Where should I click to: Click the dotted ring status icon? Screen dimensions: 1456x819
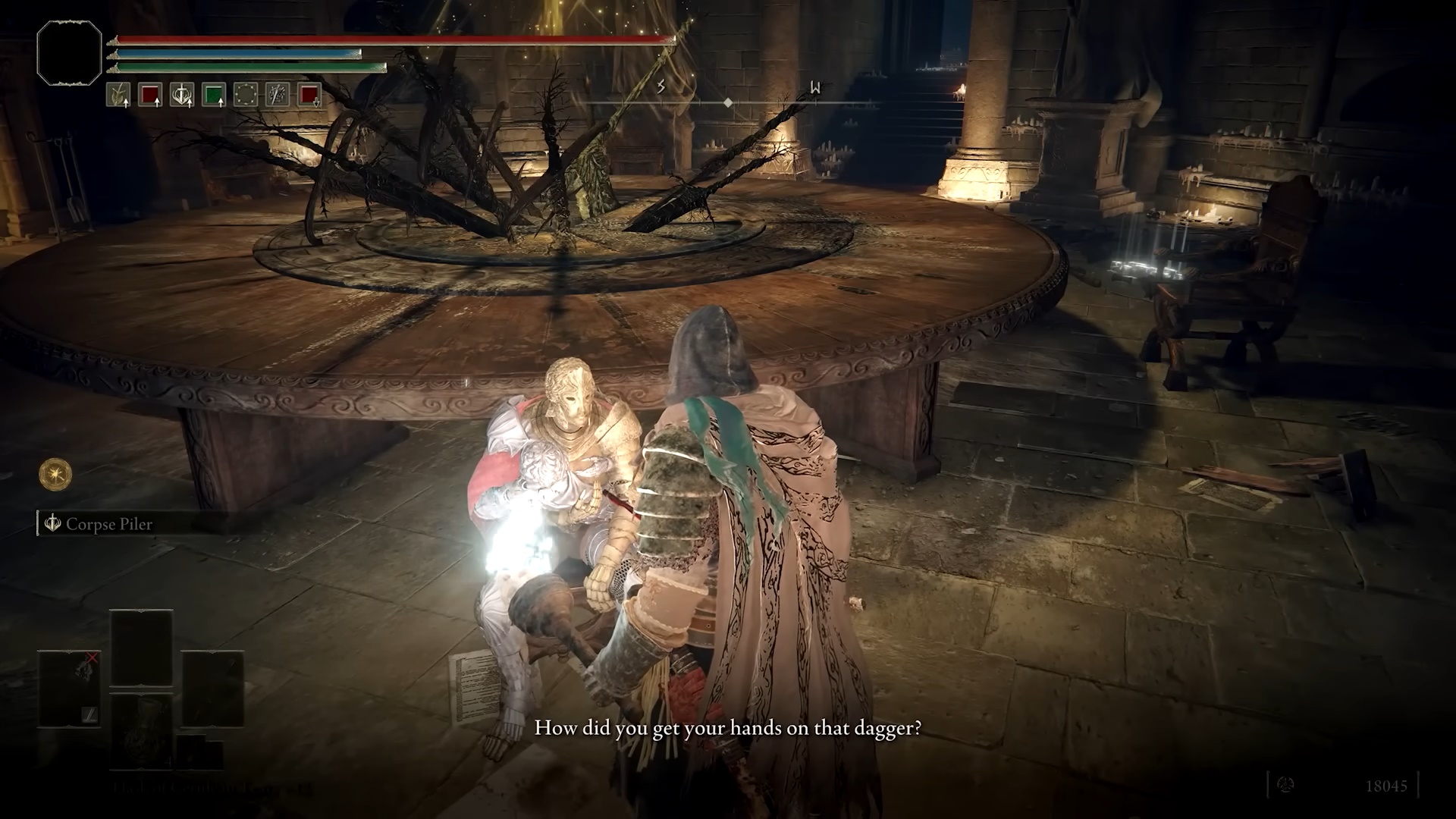[x=246, y=95]
